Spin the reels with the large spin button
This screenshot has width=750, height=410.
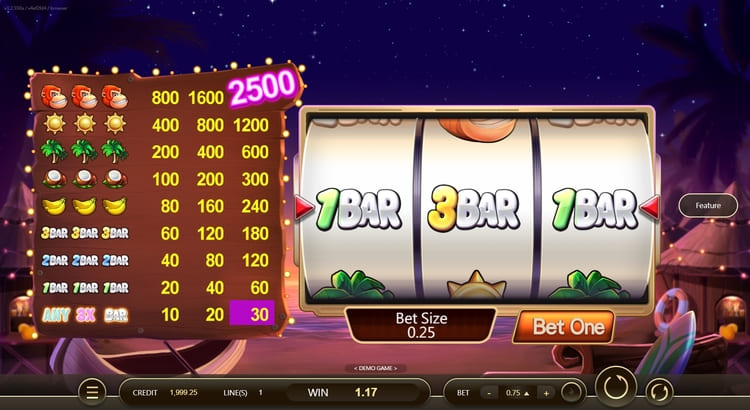tap(615, 389)
